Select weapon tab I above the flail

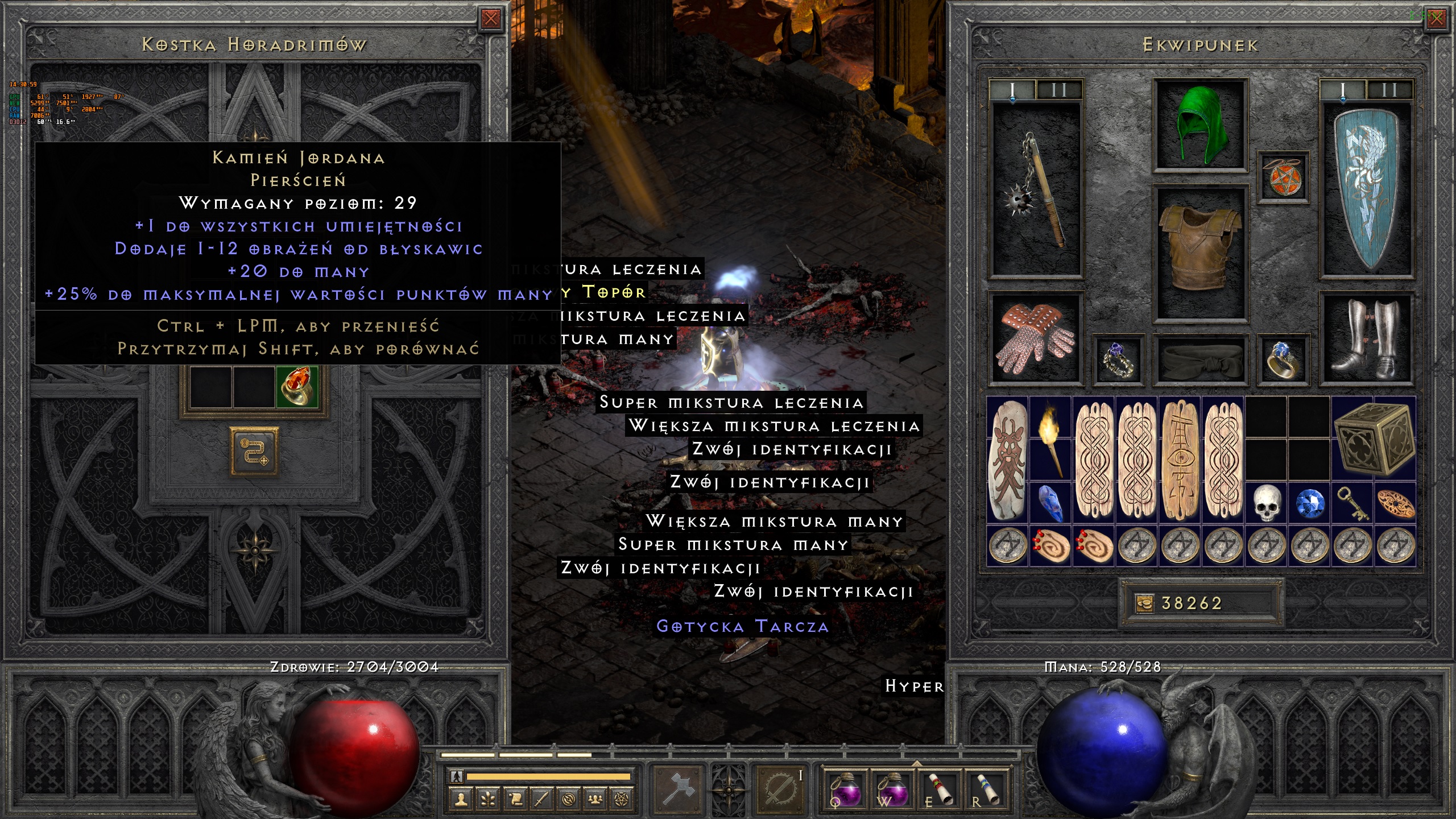click(1012, 89)
